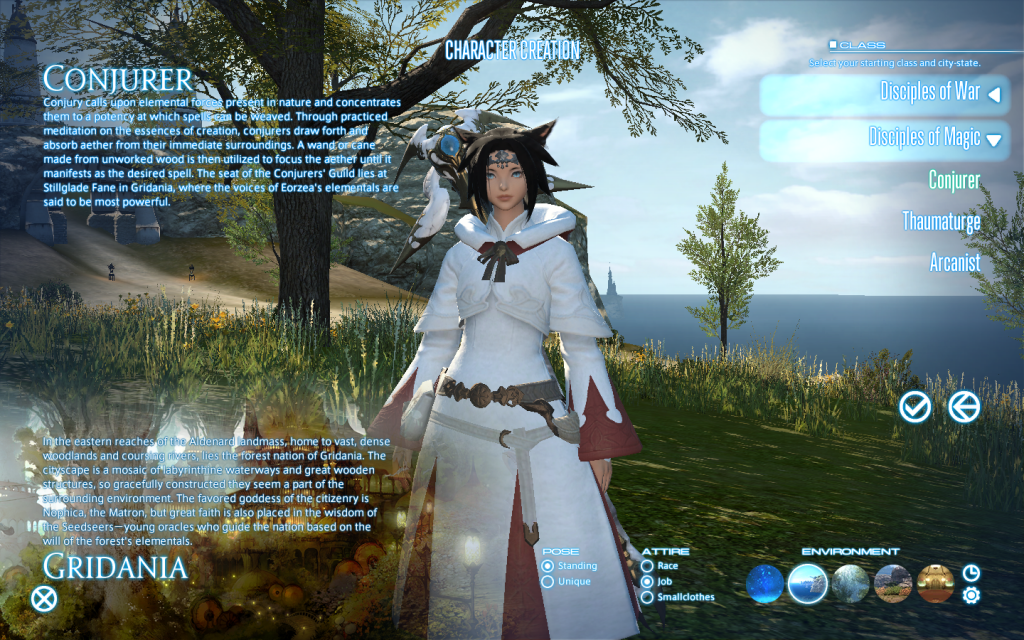Screen dimensions: 1024x640
Task: Select Job attire option
Action: pyautogui.click(x=648, y=581)
